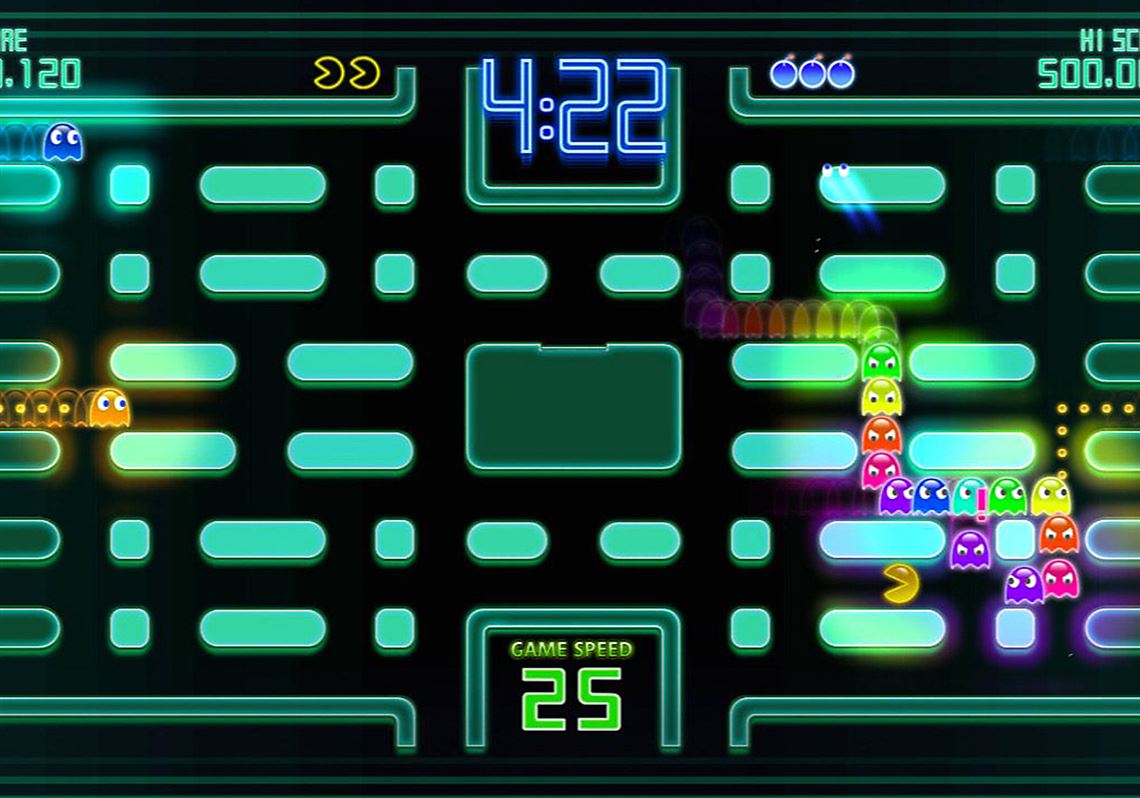The image size is (1140, 798).
Task: Click the Pac-Man lives icons
Action: tap(346, 73)
